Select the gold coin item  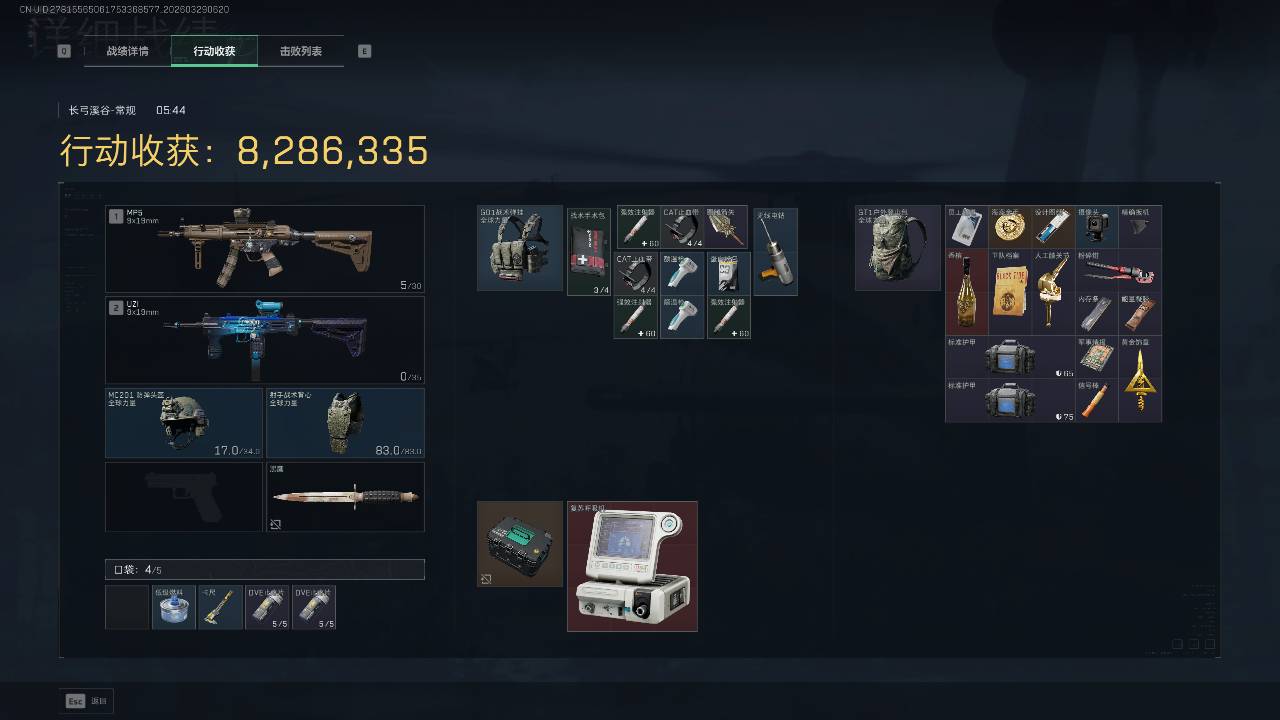tap(1009, 227)
